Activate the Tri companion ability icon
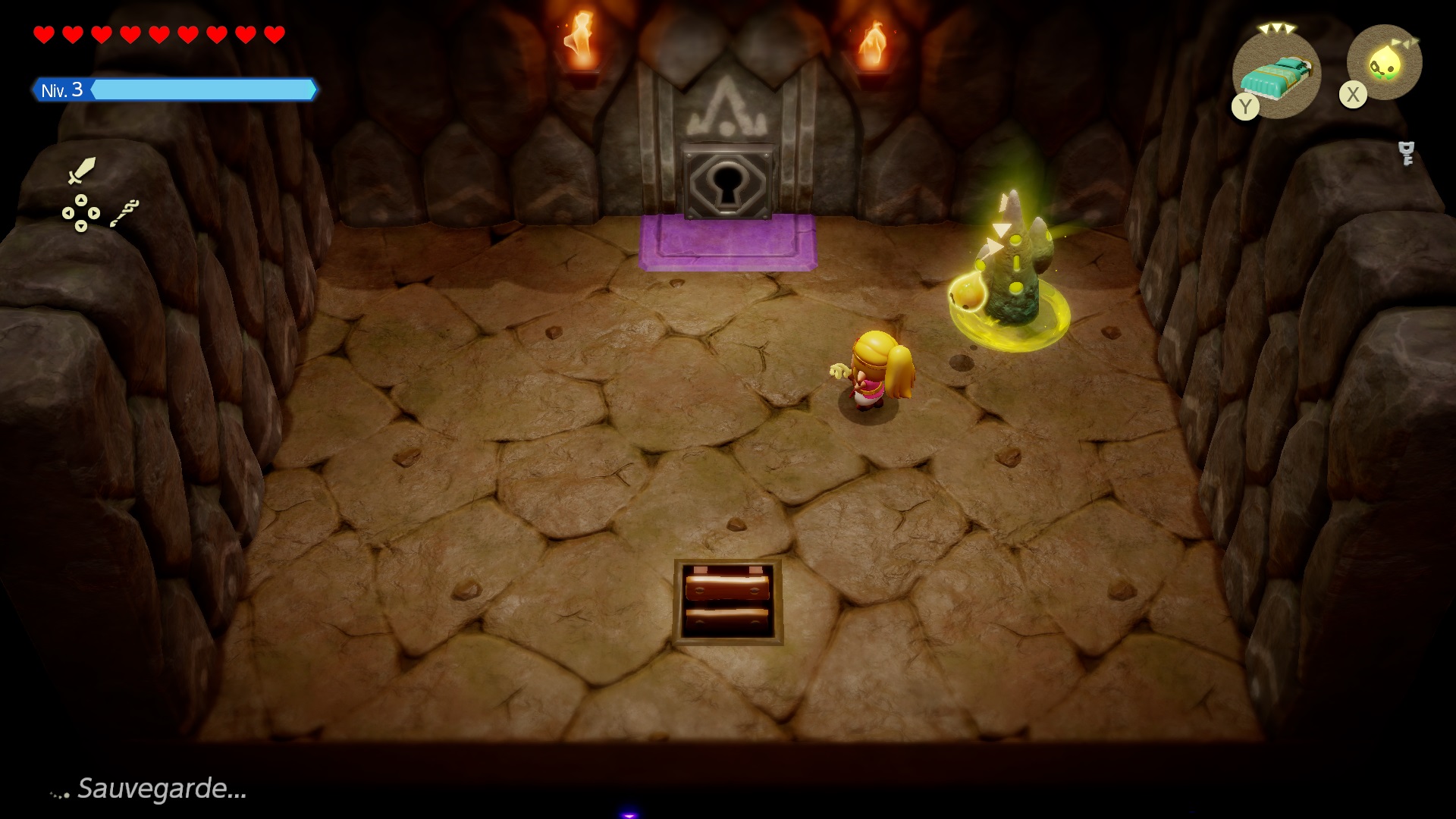Viewport: 1456px width, 819px height. click(x=1385, y=64)
